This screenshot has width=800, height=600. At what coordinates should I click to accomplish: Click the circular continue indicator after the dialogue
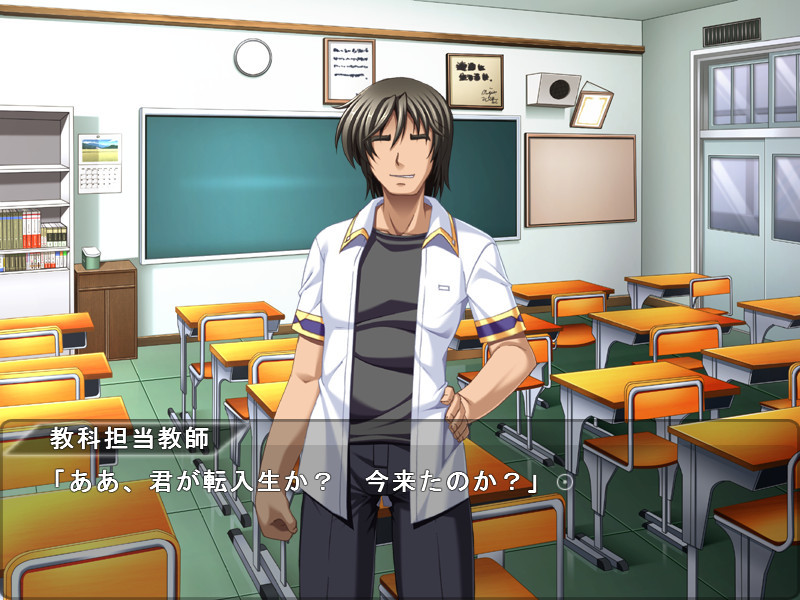pos(564,482)
